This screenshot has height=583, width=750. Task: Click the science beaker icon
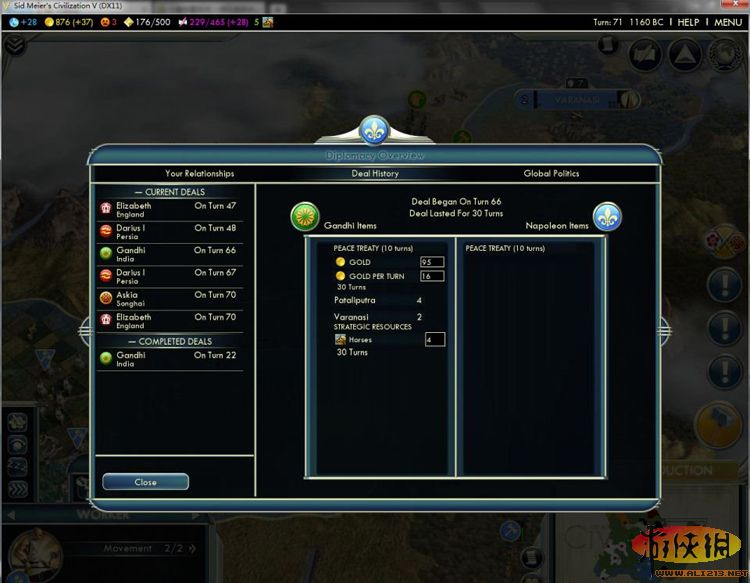(x=14, y=22)
